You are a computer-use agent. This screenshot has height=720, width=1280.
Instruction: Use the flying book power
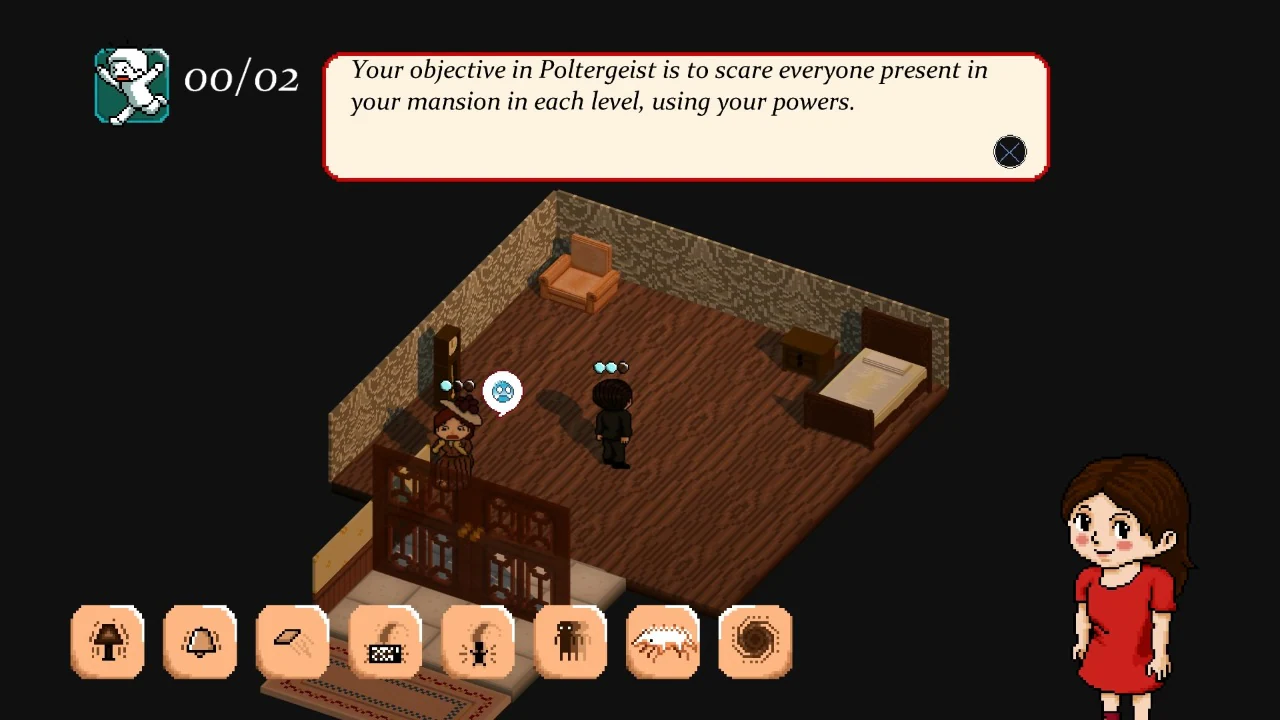pyautogui.click(x=292, y=641)
